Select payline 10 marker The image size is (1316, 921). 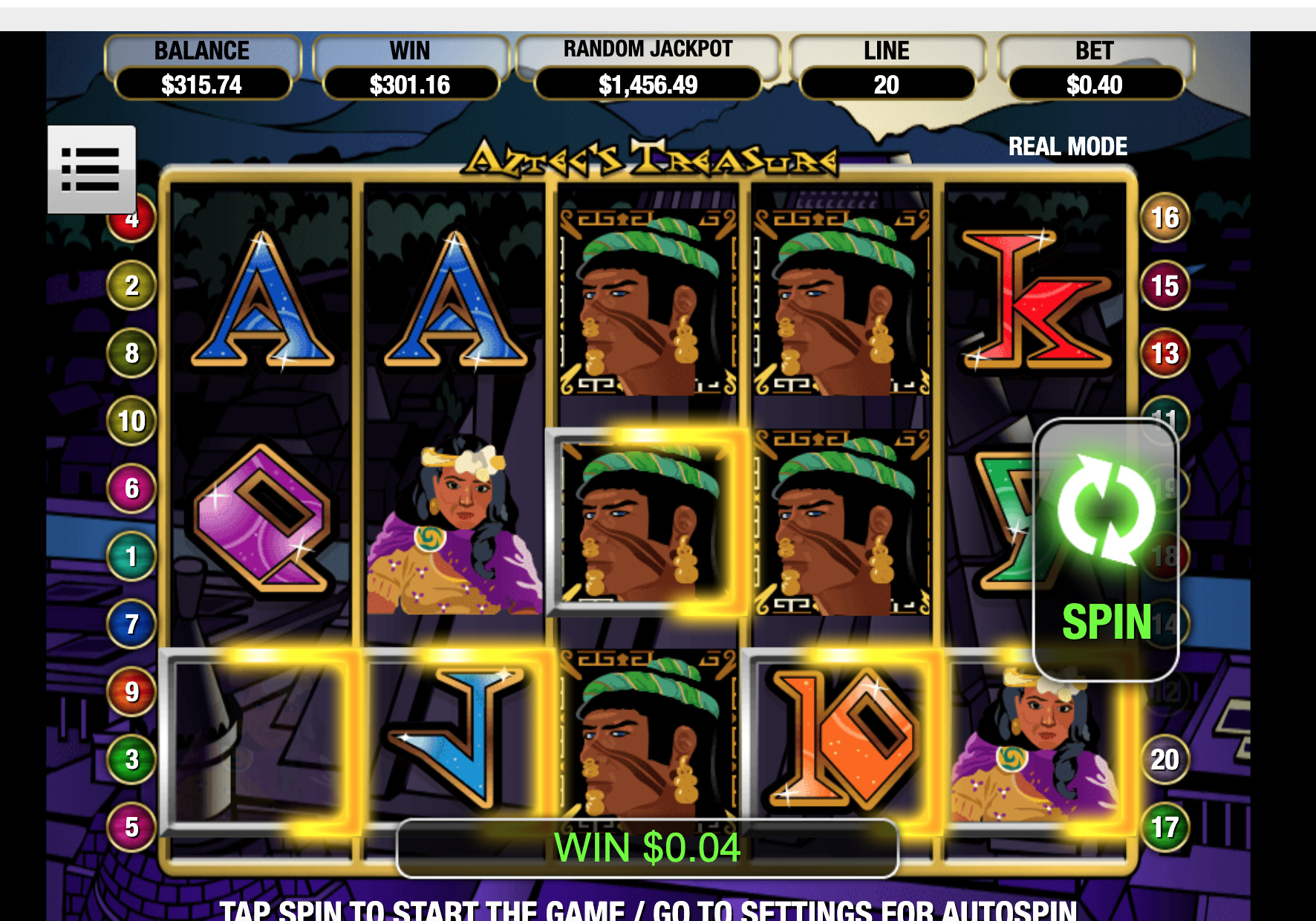[x=132, y=421]
